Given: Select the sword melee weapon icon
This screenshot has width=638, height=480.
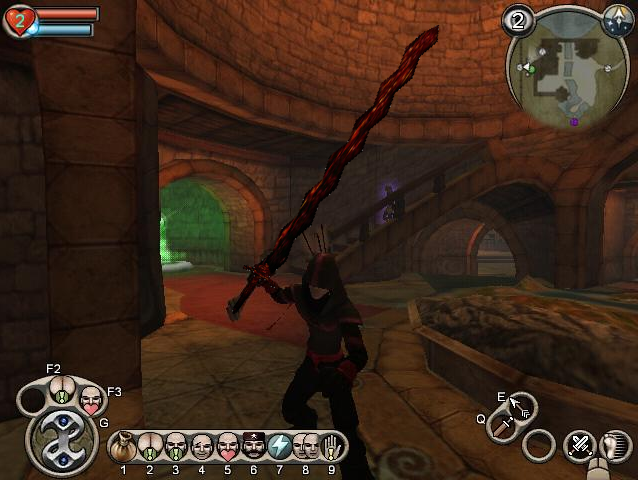Looking at the screenshot, I should pos(504,429).
